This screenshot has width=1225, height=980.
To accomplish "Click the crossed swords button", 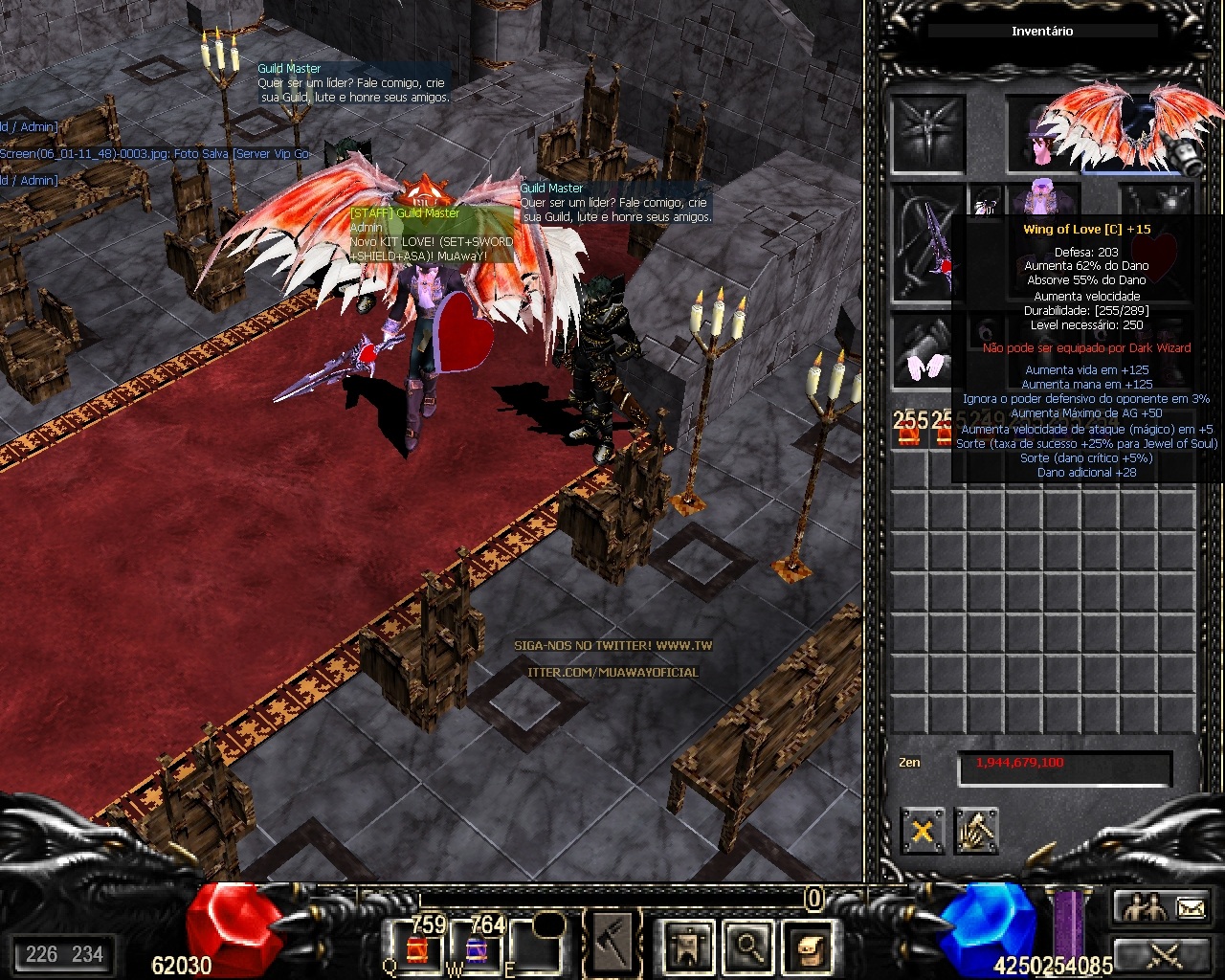I will coord(1164,952).
